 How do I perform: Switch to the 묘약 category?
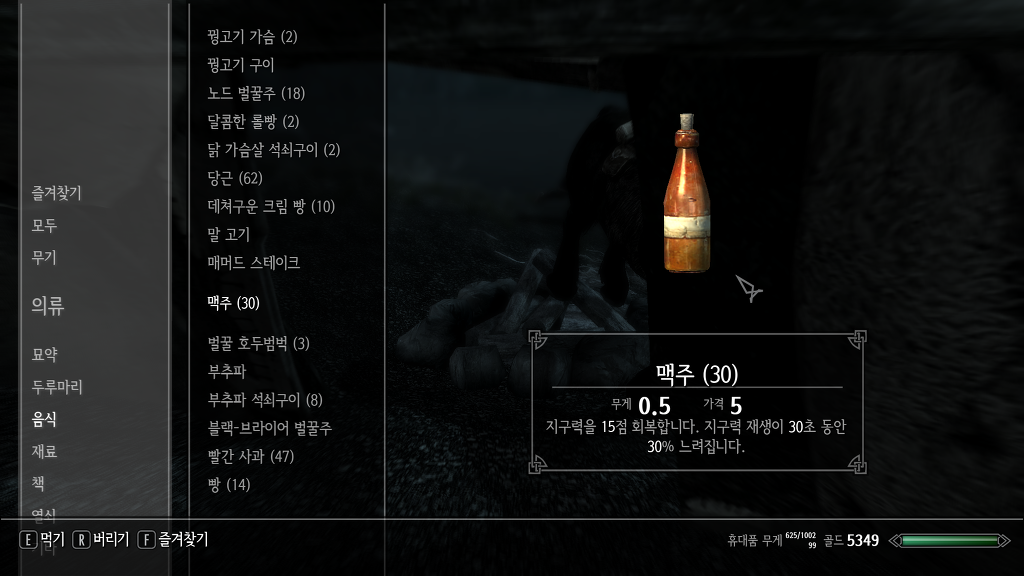tap(44, 354)
